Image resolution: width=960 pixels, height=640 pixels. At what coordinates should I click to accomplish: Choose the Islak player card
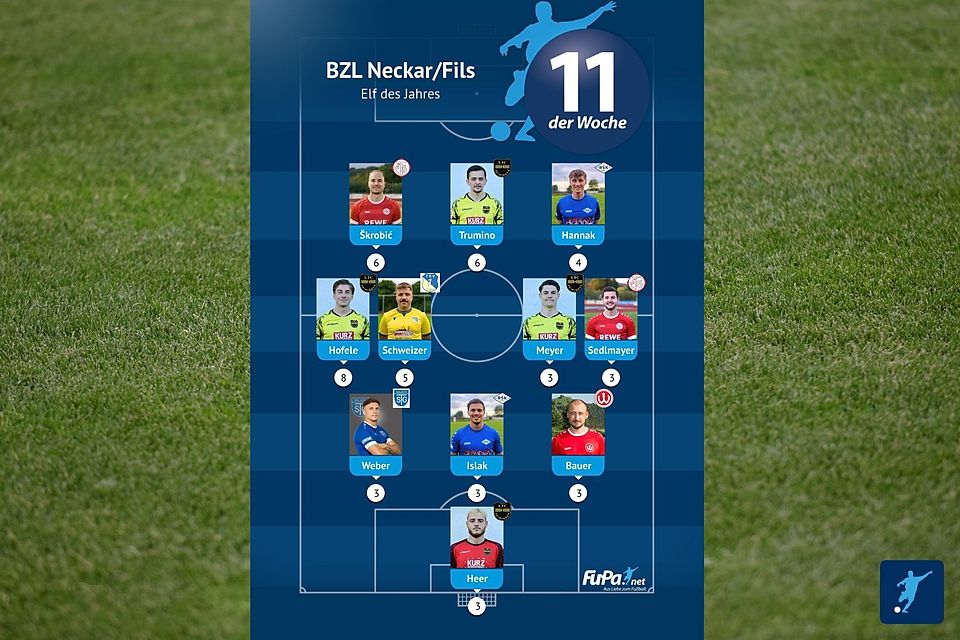point(476,433)
